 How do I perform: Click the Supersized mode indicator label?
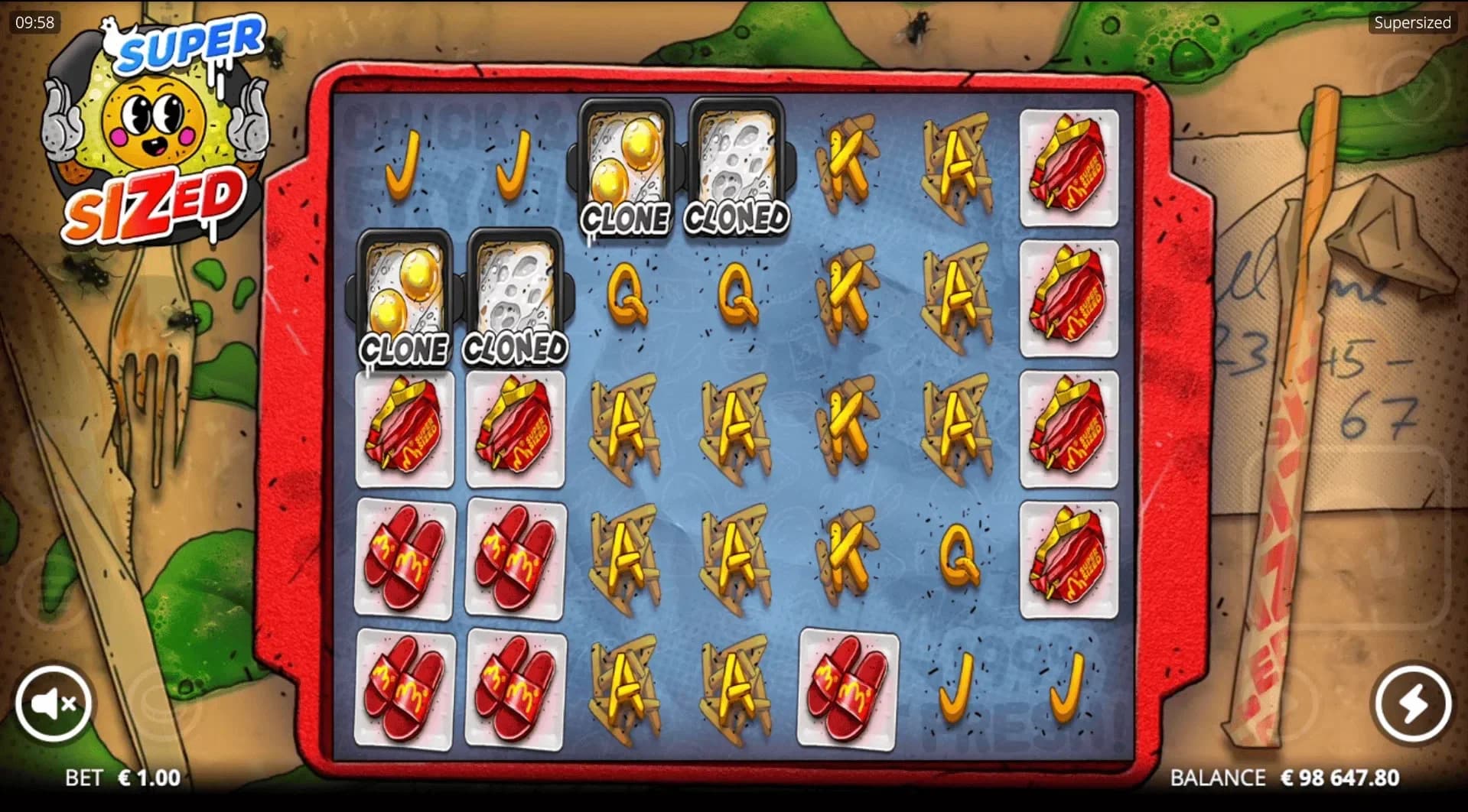point(1412,23)
